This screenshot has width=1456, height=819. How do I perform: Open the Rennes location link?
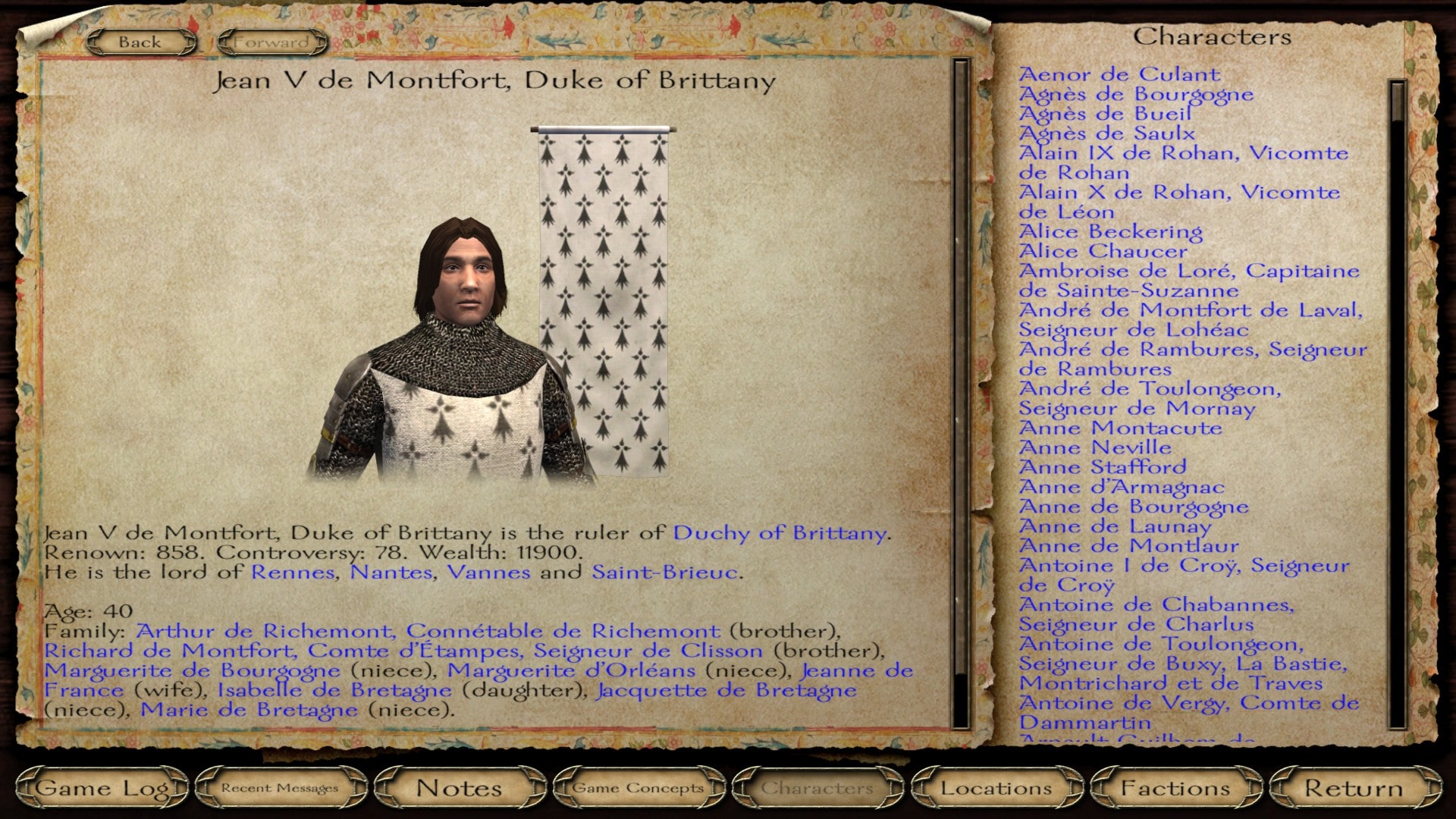tap(292, 573)
